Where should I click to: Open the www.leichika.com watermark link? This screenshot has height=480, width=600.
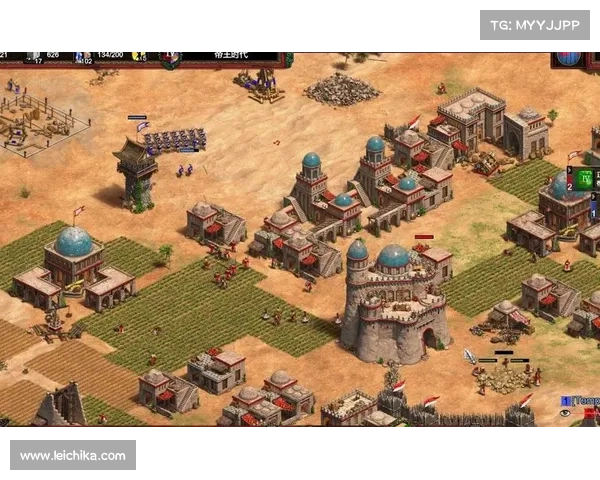[72, 456]
